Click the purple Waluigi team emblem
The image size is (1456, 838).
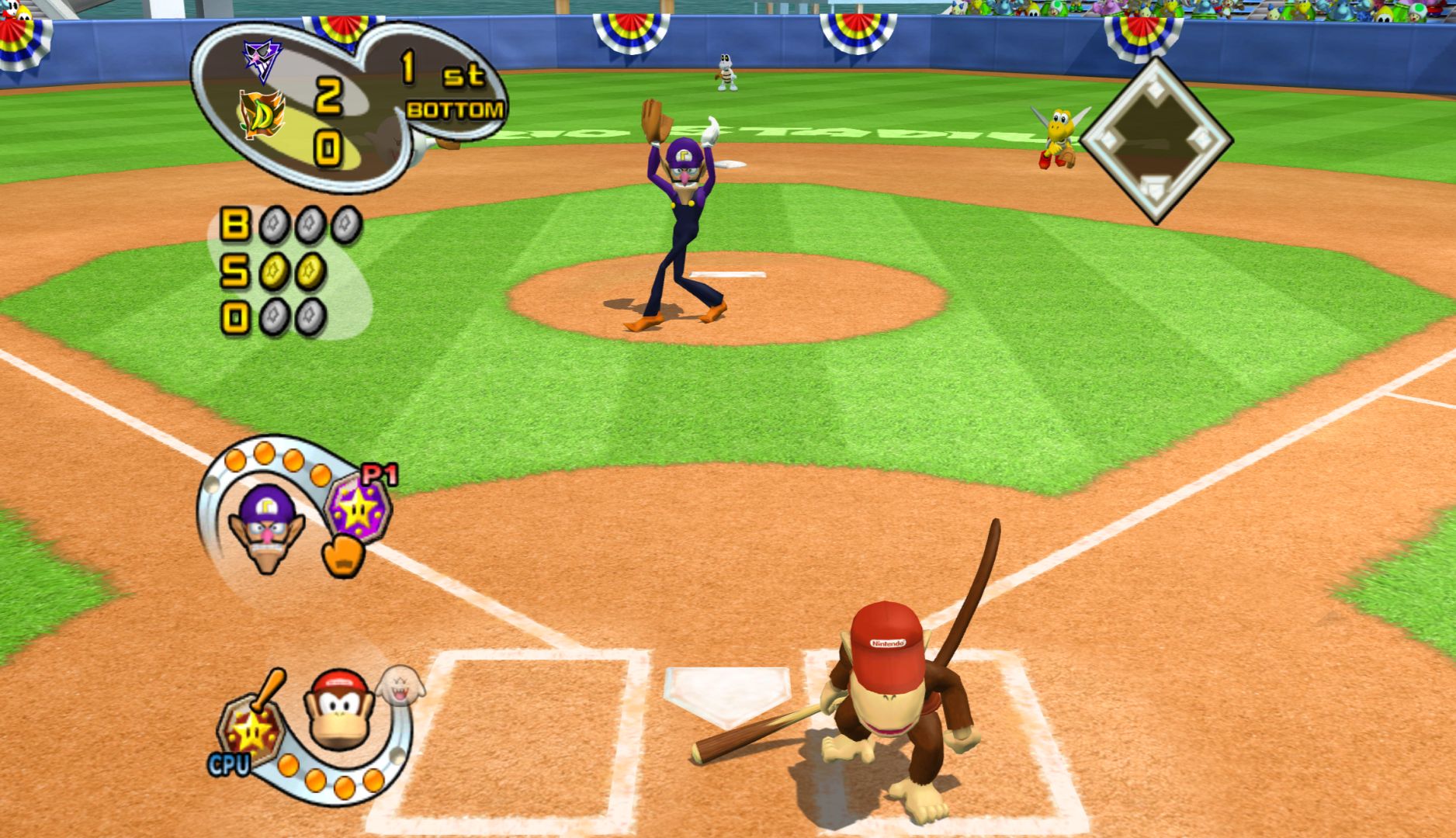coord(262,59)
